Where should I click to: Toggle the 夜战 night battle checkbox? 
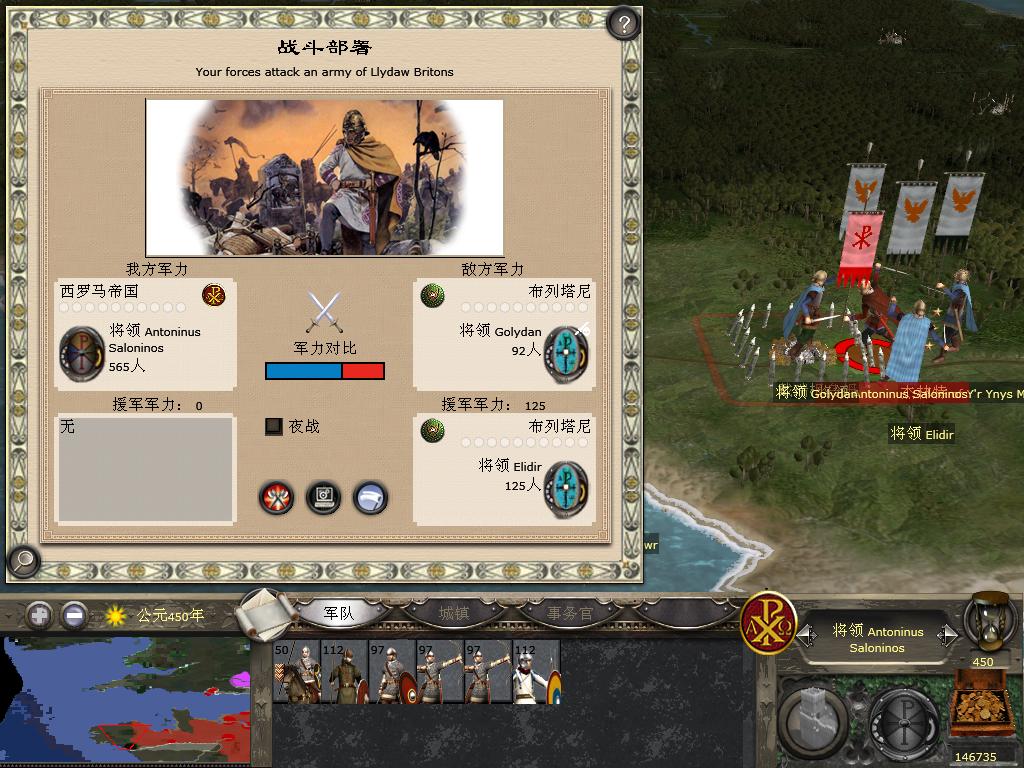(x=273, y=427)
